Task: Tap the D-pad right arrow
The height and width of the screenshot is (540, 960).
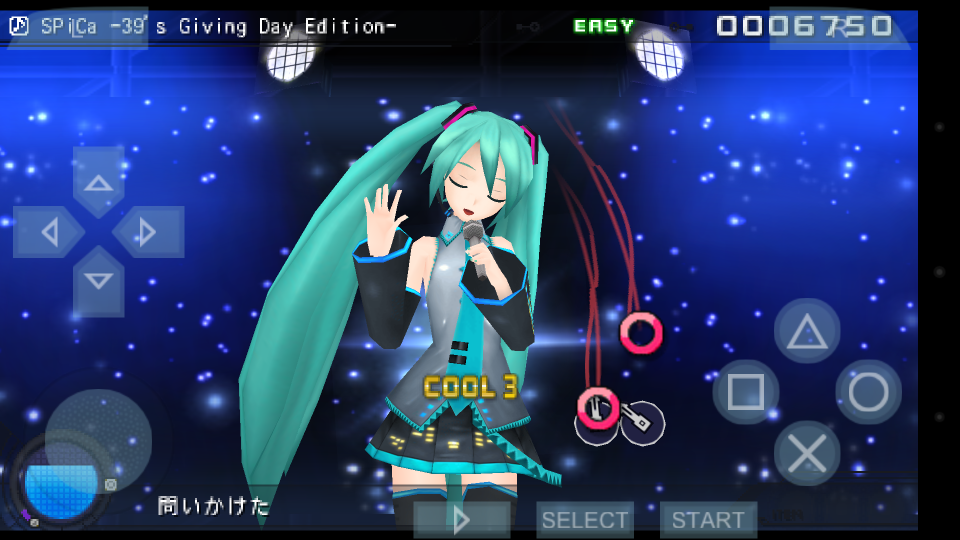Action: pos(148,232)
